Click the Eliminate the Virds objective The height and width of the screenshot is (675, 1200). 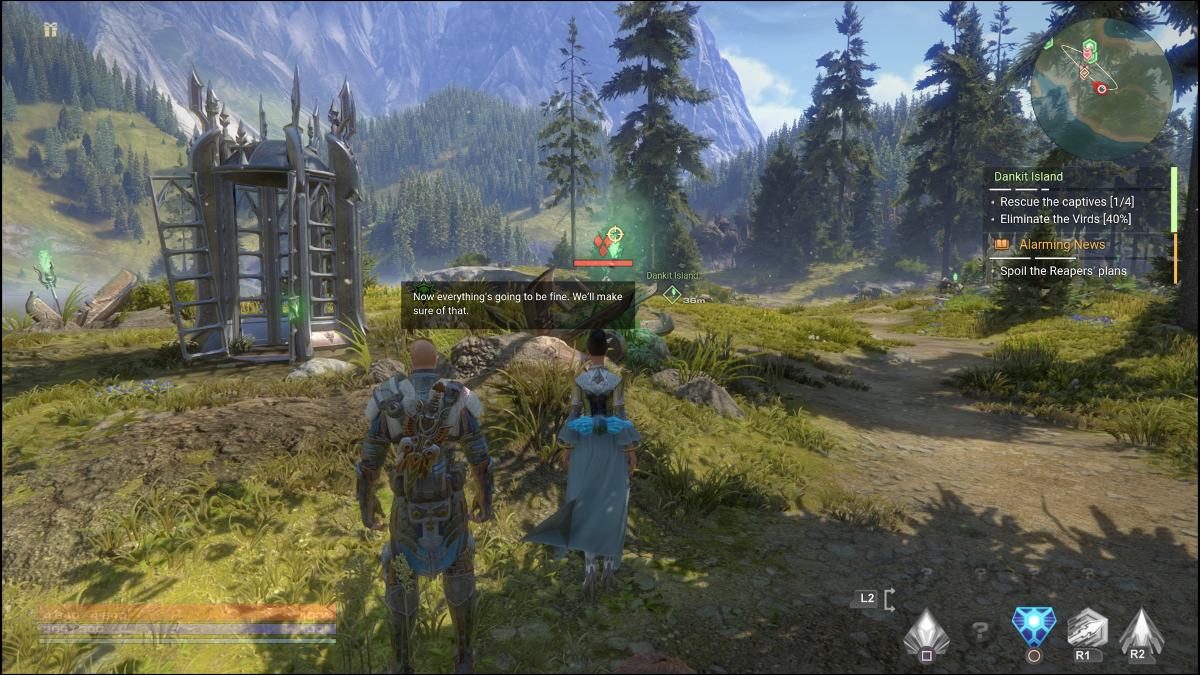[x=1065, y=219]
